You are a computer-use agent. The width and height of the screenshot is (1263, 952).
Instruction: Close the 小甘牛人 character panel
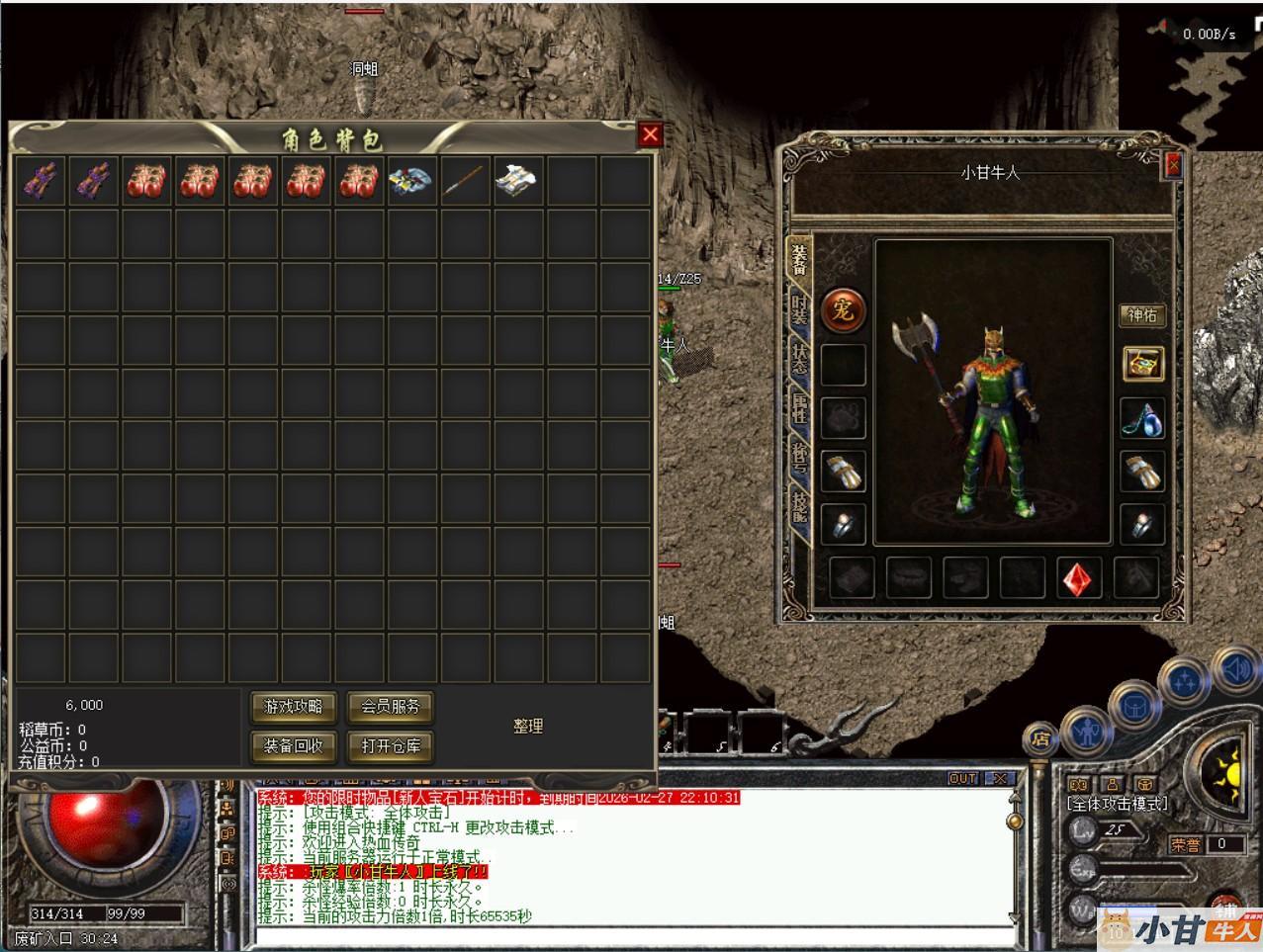click(x=1173, y=166)
